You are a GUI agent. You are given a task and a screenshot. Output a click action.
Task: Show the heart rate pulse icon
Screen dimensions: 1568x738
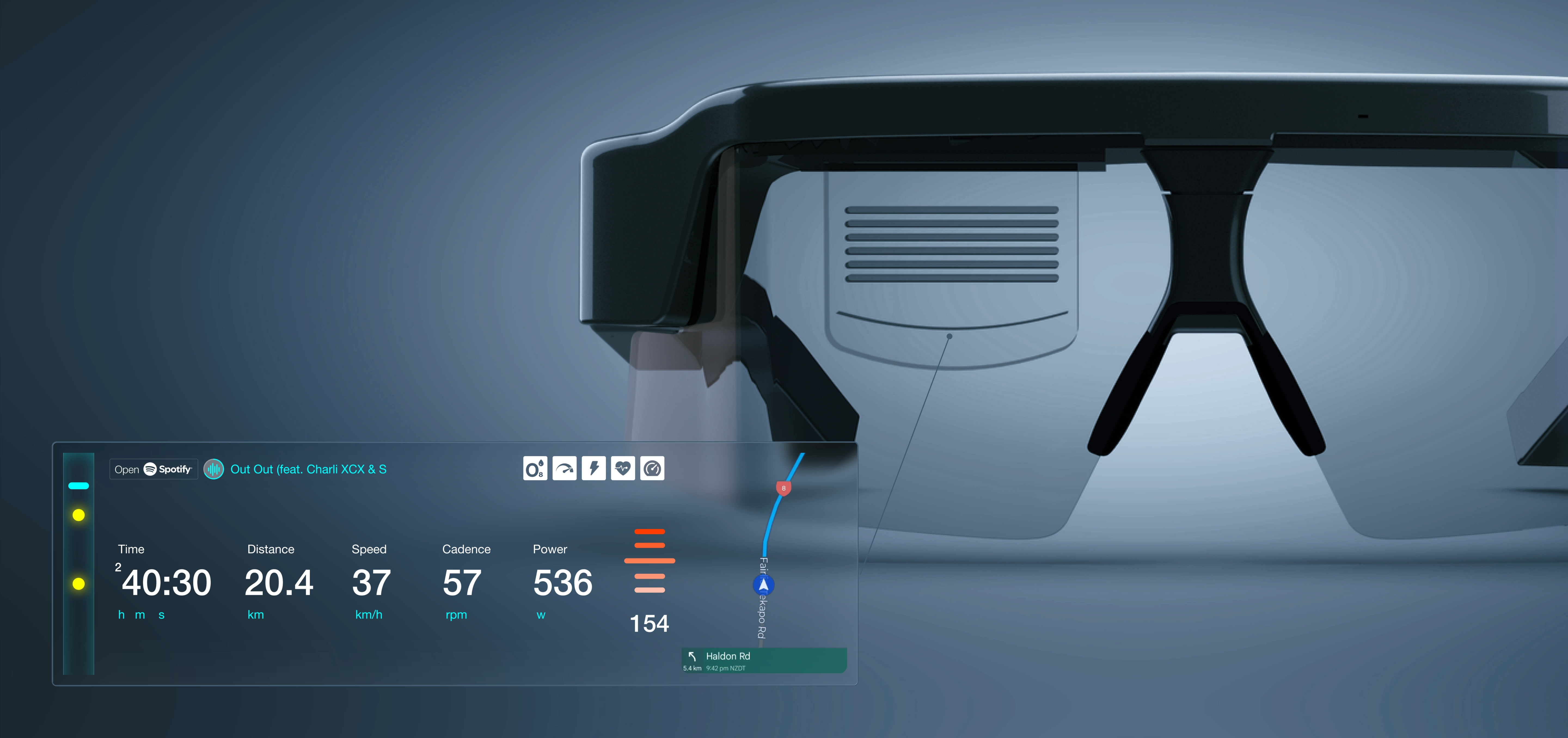click(623, 469)
